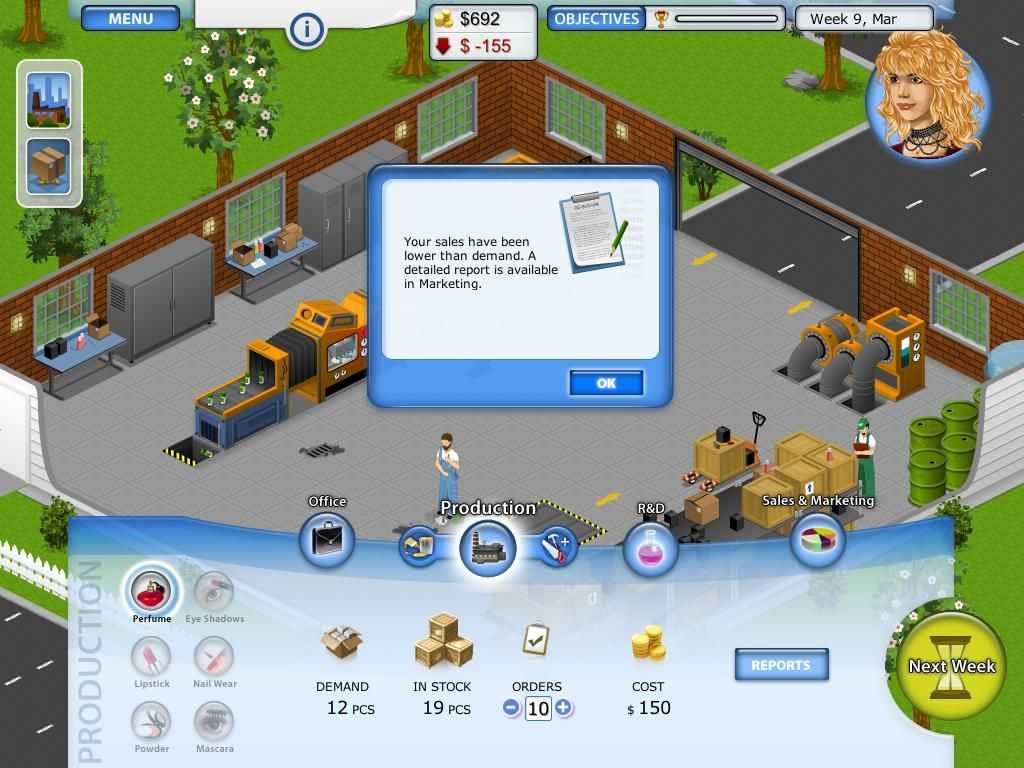
Task: Decrease orders with the minus button
Action: pos(512,708)
